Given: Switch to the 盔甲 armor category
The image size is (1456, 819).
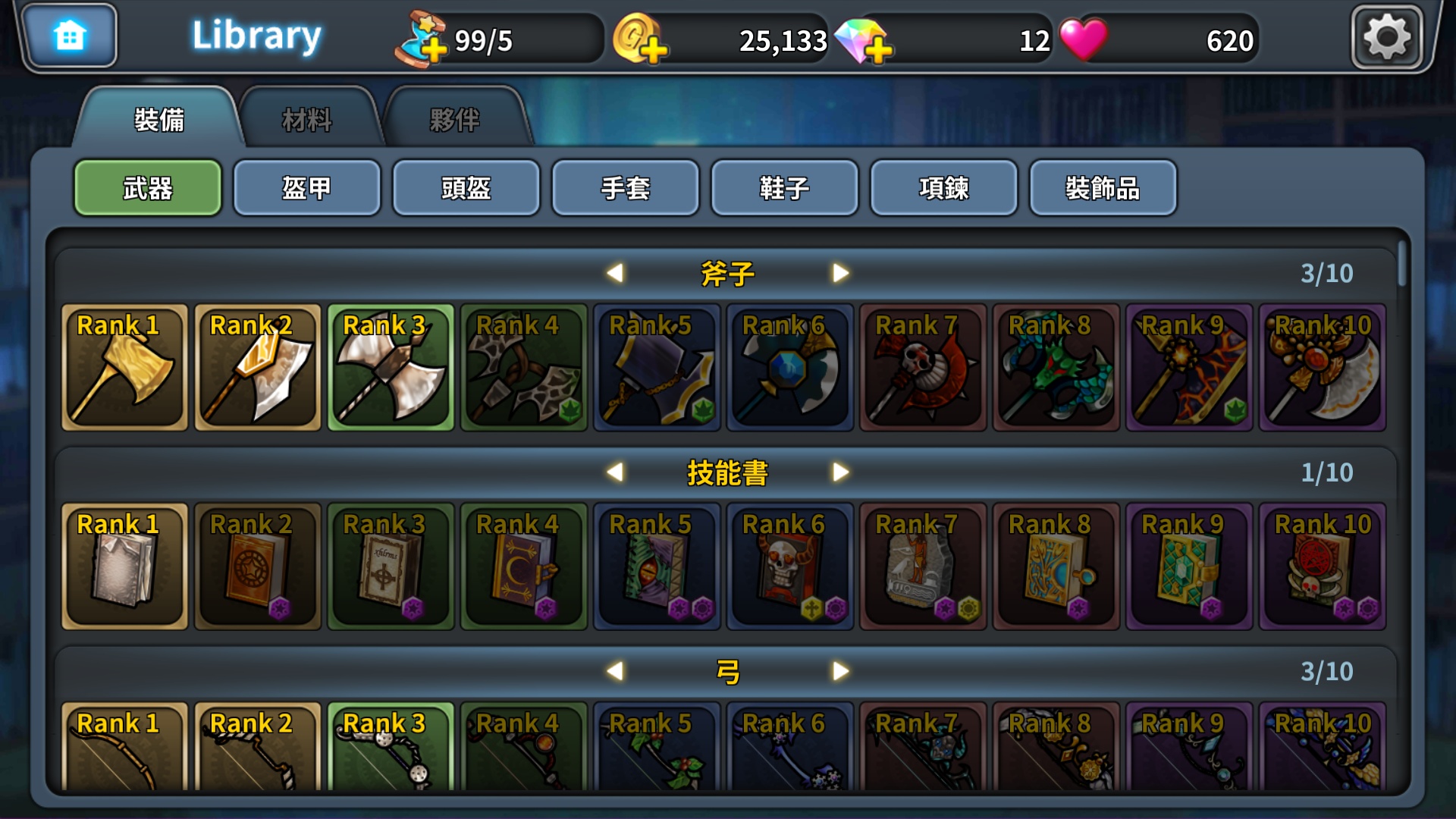Looking at the screenshot, I should click(x=307, y=188).
